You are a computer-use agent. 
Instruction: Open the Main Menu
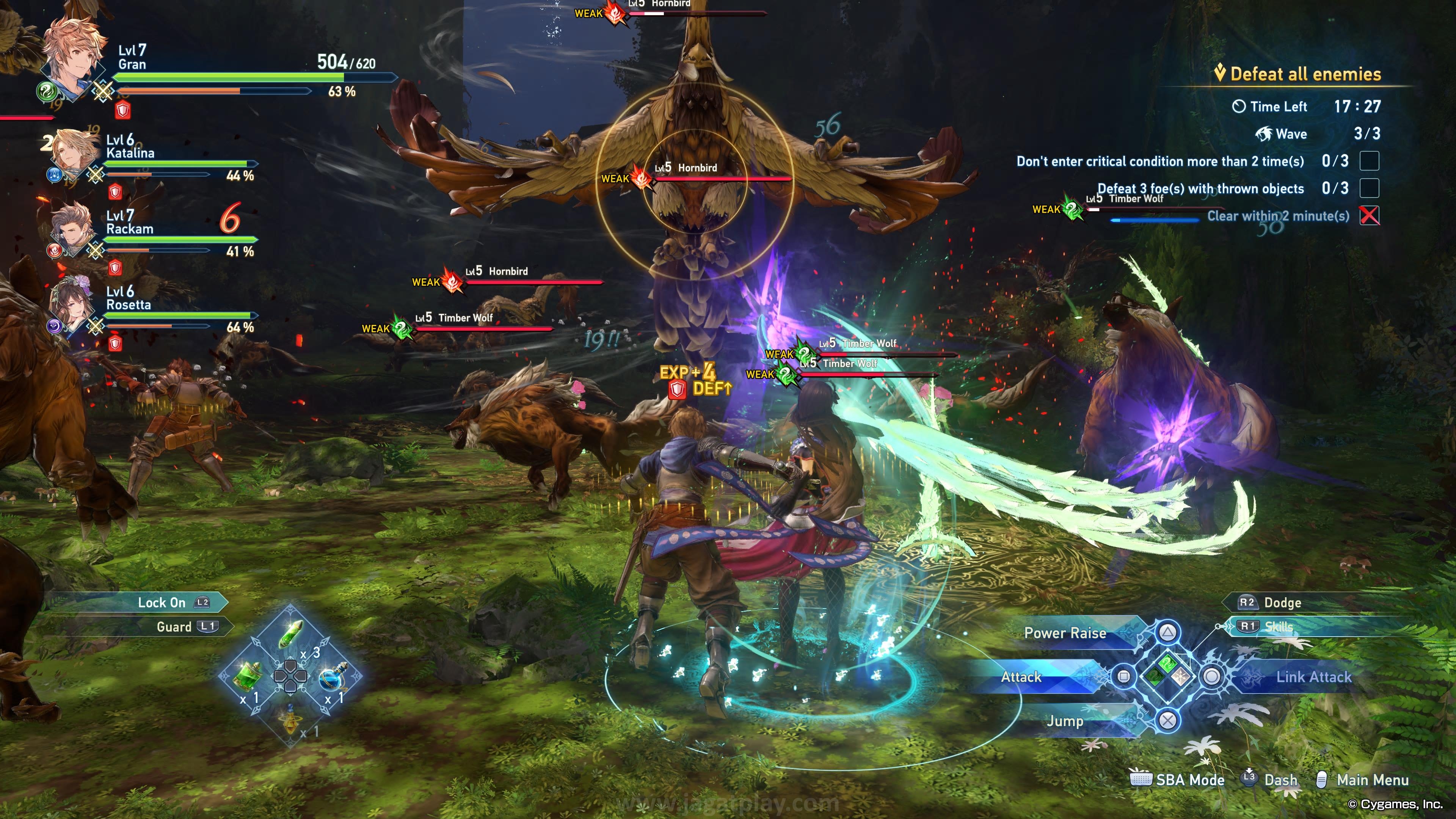pyautogui.click(x=1372, y=780)
